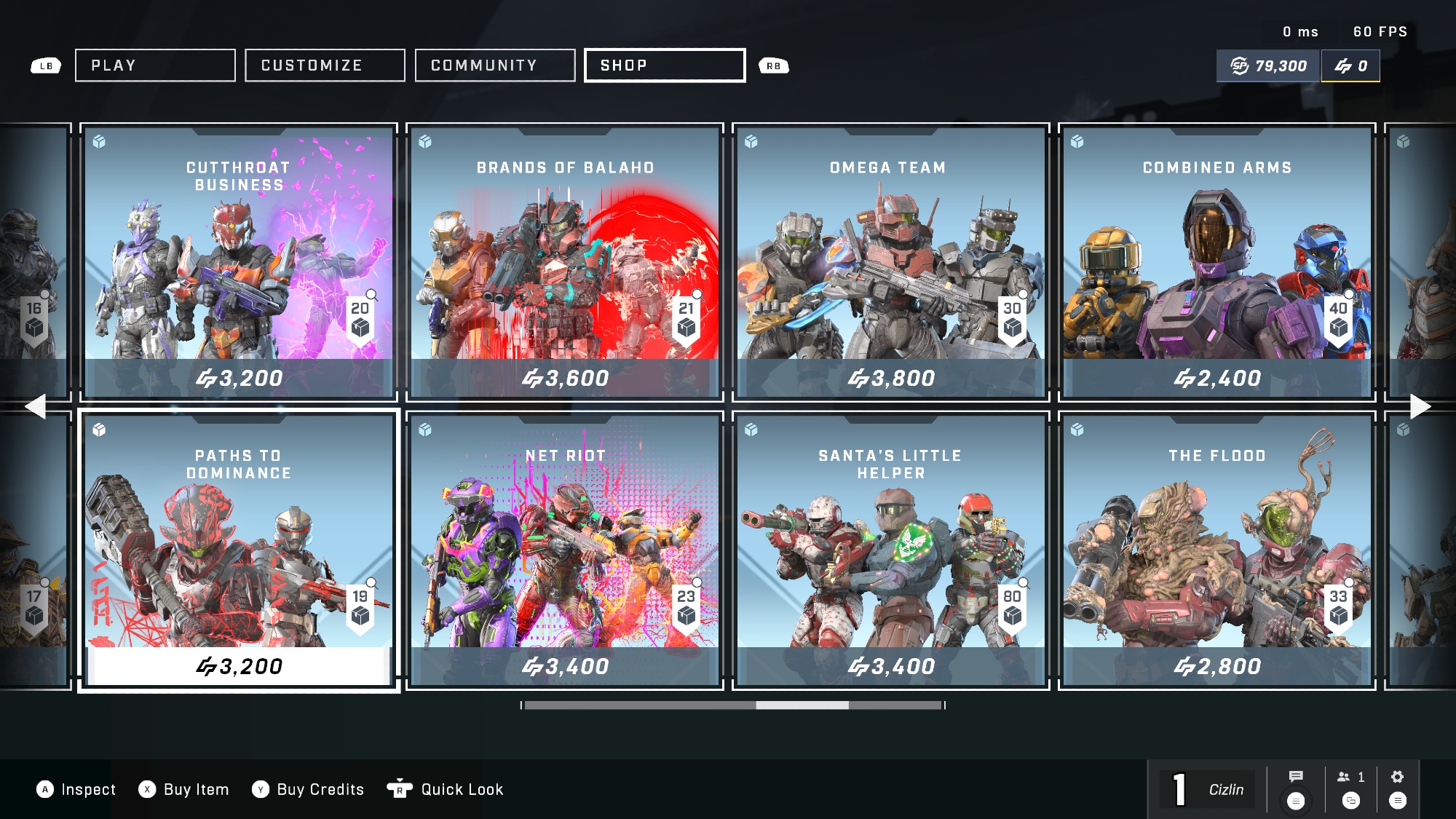Show previous bundles with the left arrow

point(35,406)
